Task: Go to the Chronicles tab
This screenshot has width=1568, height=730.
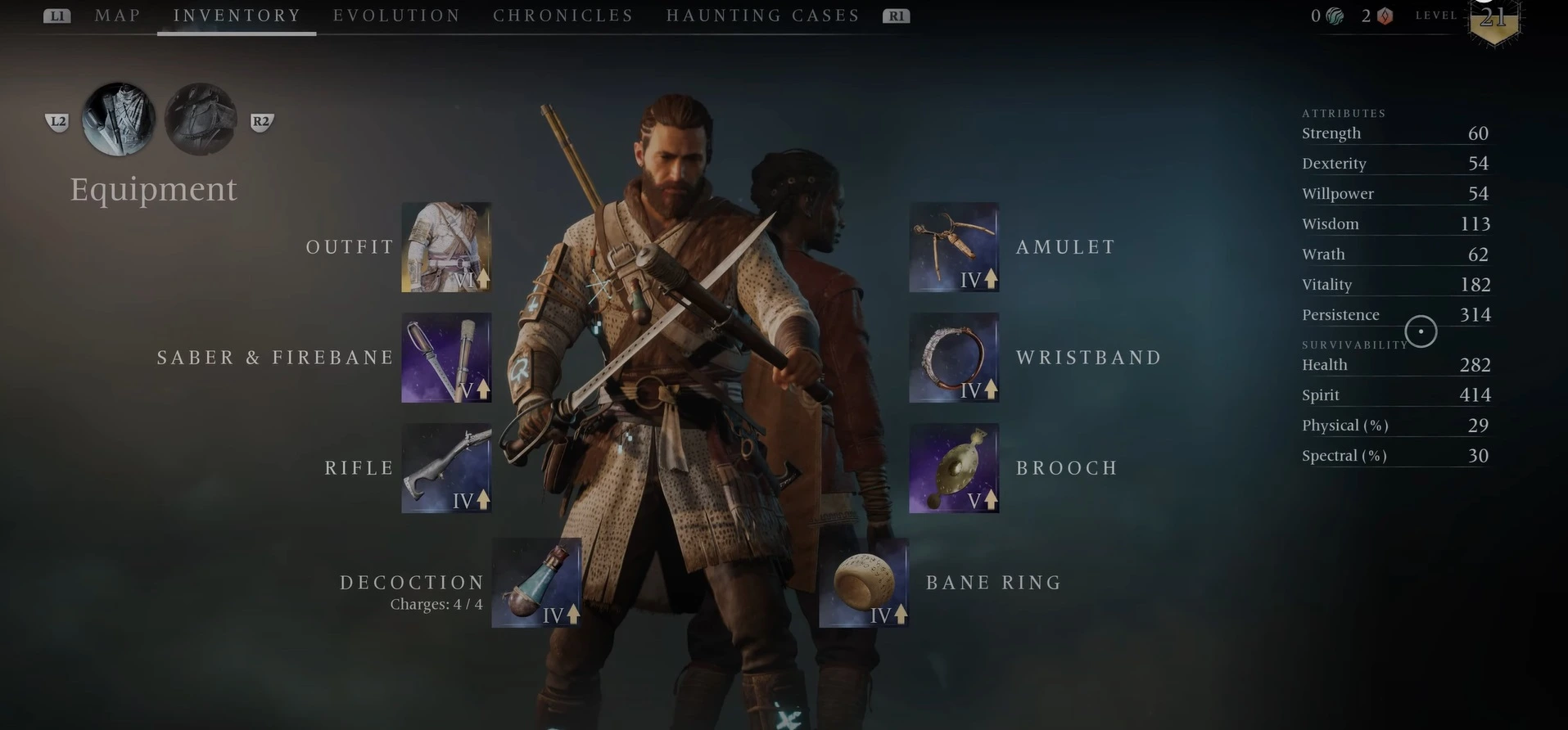Action: click(563, 16)
